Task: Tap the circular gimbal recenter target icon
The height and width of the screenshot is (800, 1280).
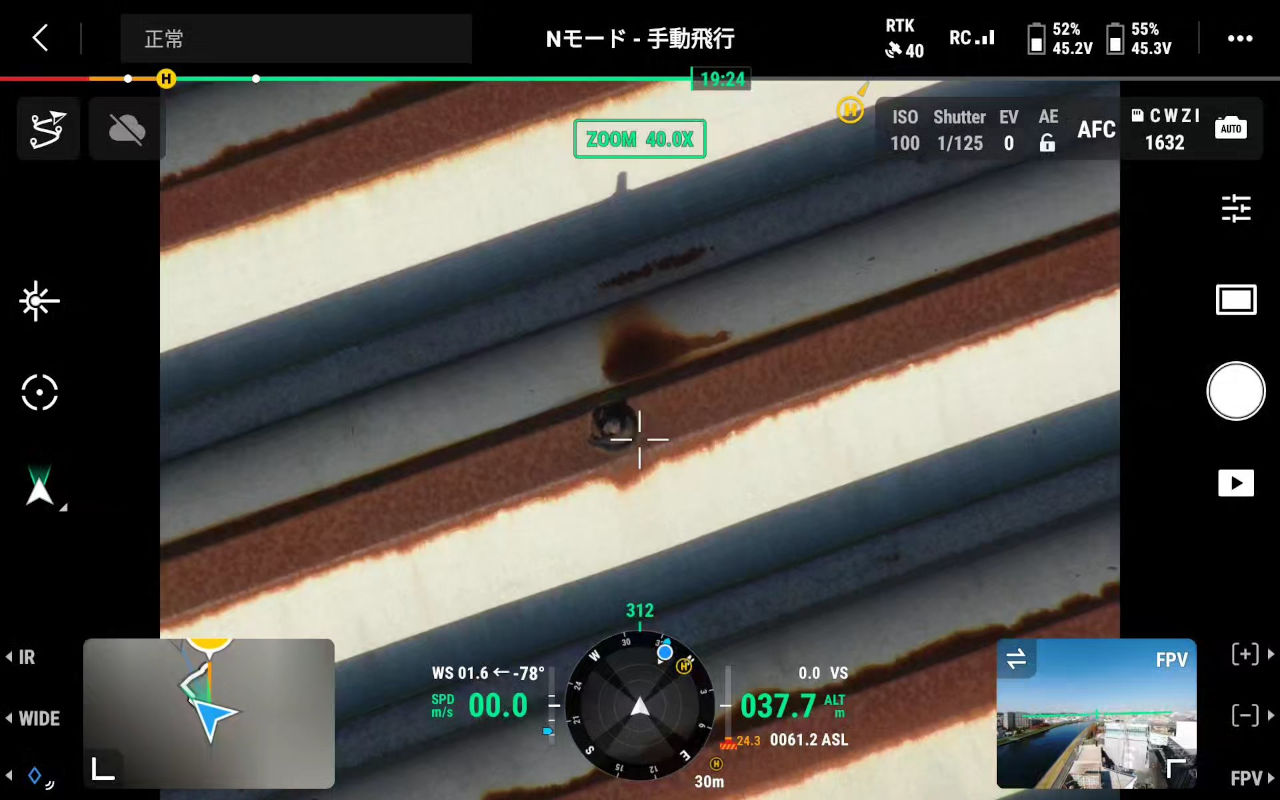Action: tap(40, 392)
